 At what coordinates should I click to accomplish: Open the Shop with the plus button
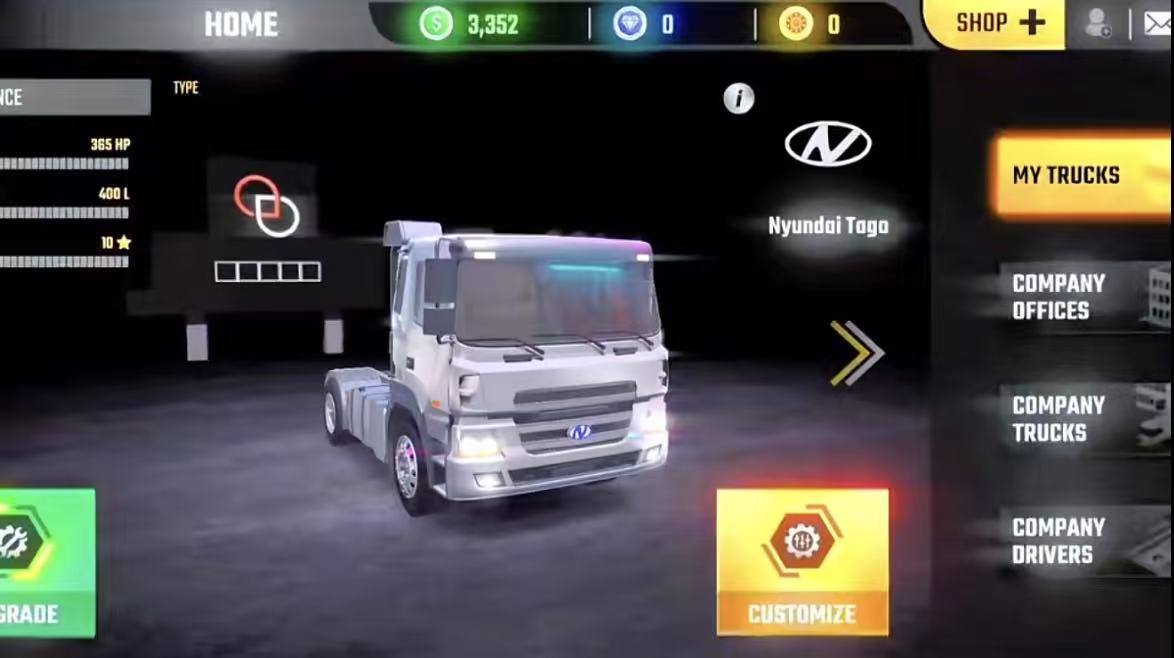click(1000, 23)
